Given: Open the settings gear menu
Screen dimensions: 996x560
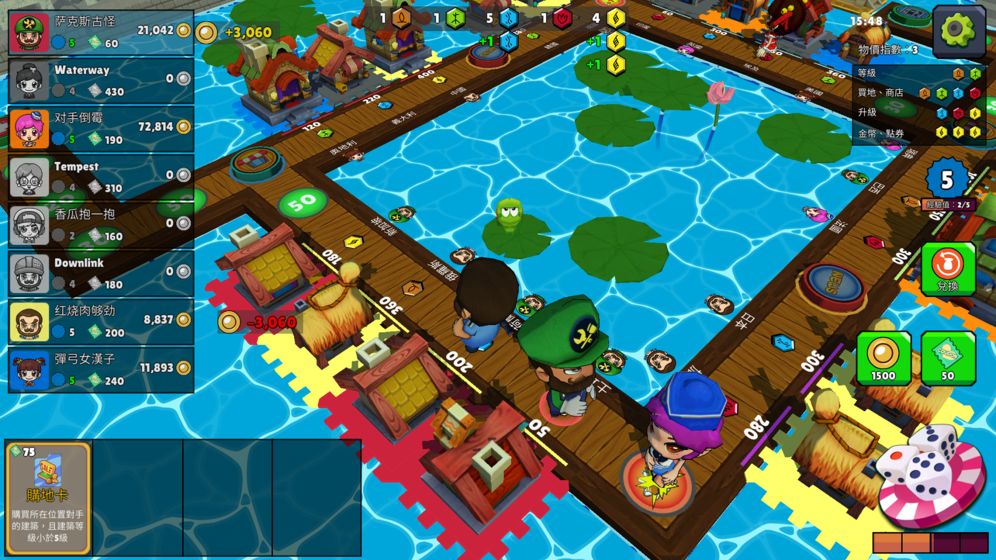Looking at the screenshot, I should (x=957, y=31).
